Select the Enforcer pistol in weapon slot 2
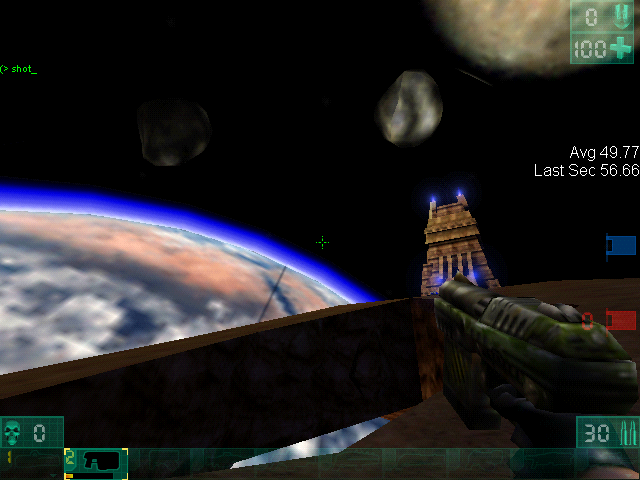Image resolution: width=640 pixels, height=480 pixels. pyautogui.click(x=96, y=462)
